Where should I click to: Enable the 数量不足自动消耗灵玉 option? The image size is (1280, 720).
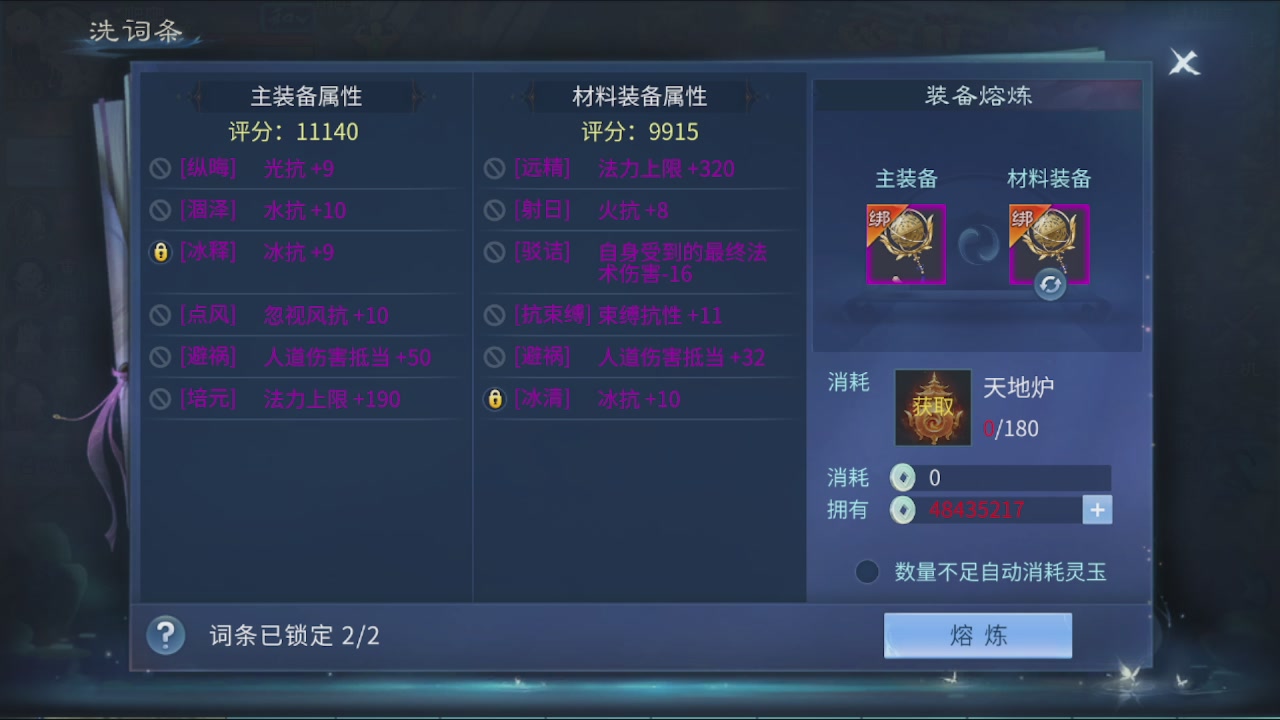click(x=866, y=571)
